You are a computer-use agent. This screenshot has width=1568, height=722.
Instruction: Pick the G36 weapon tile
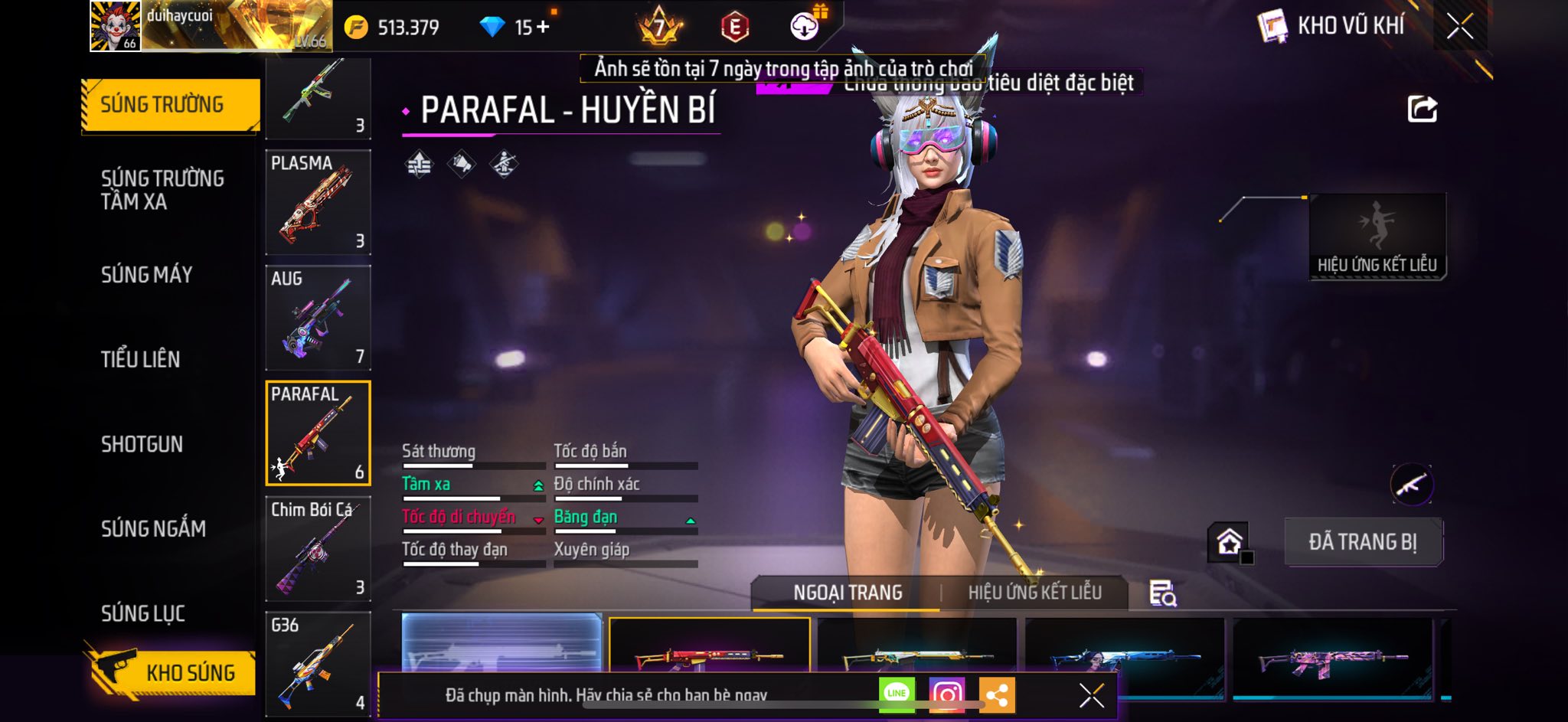(x=318, y=663)
